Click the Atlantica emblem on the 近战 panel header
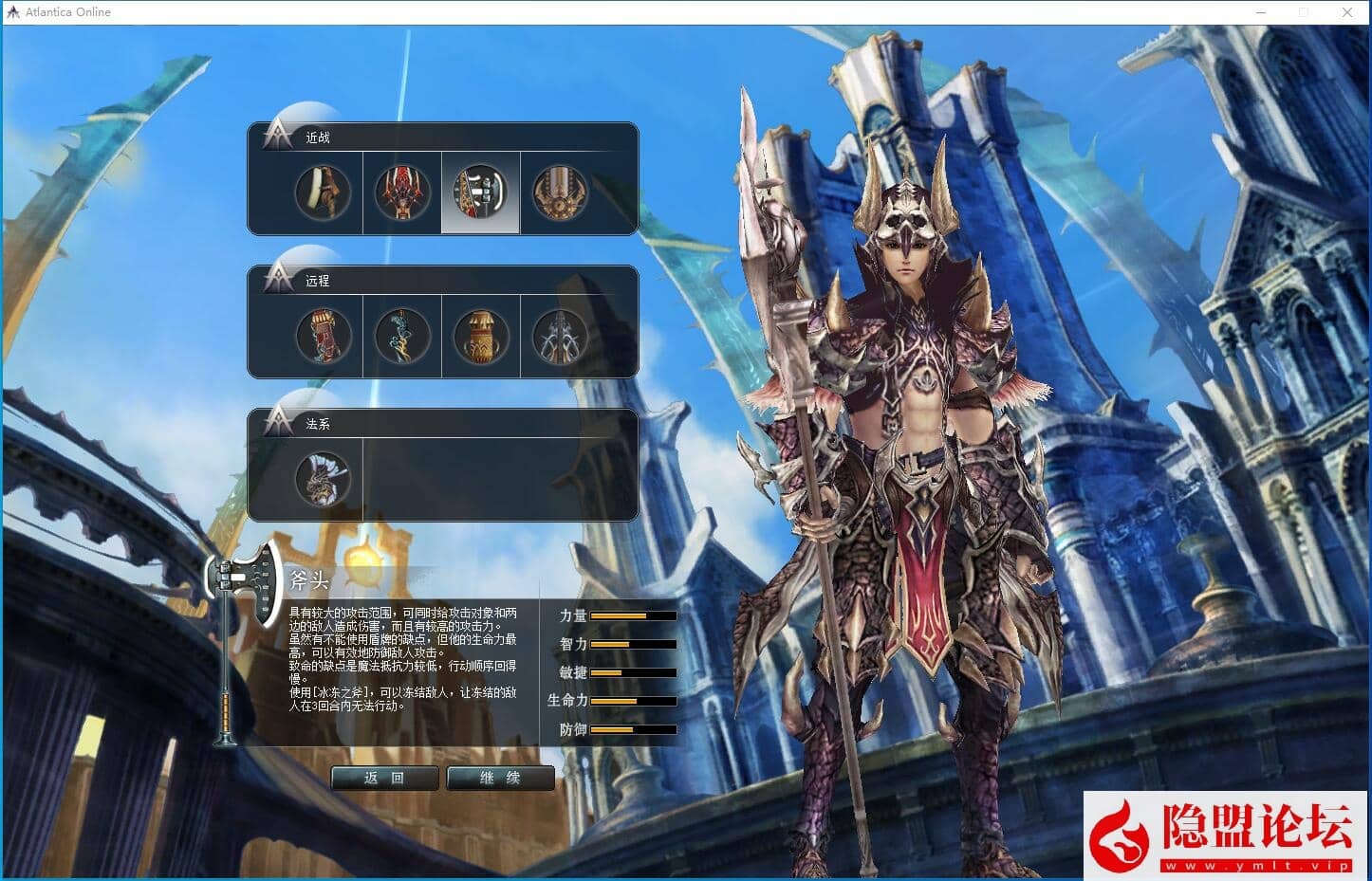This screenshot has width=1372, height=881. point(275,135)
